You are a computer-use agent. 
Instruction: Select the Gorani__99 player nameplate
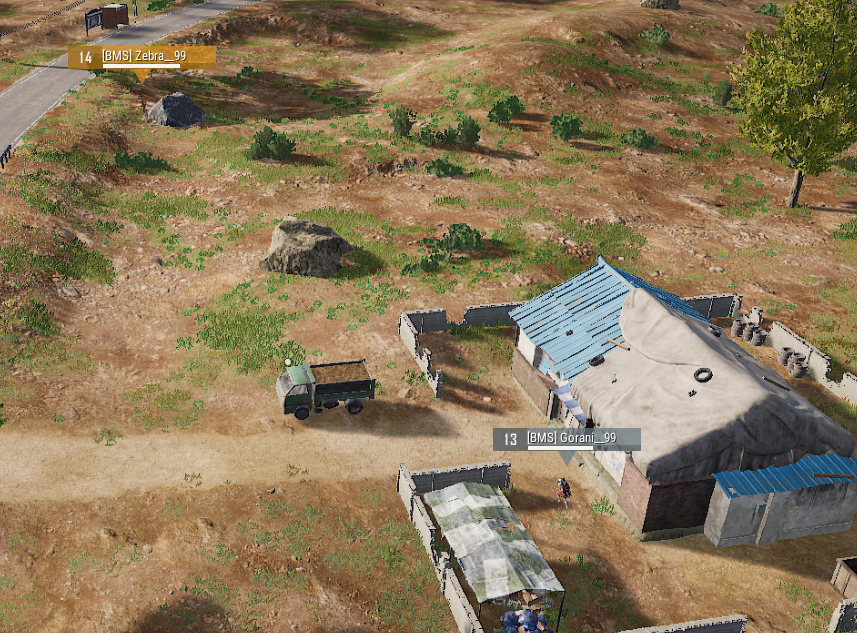(567, 439)
